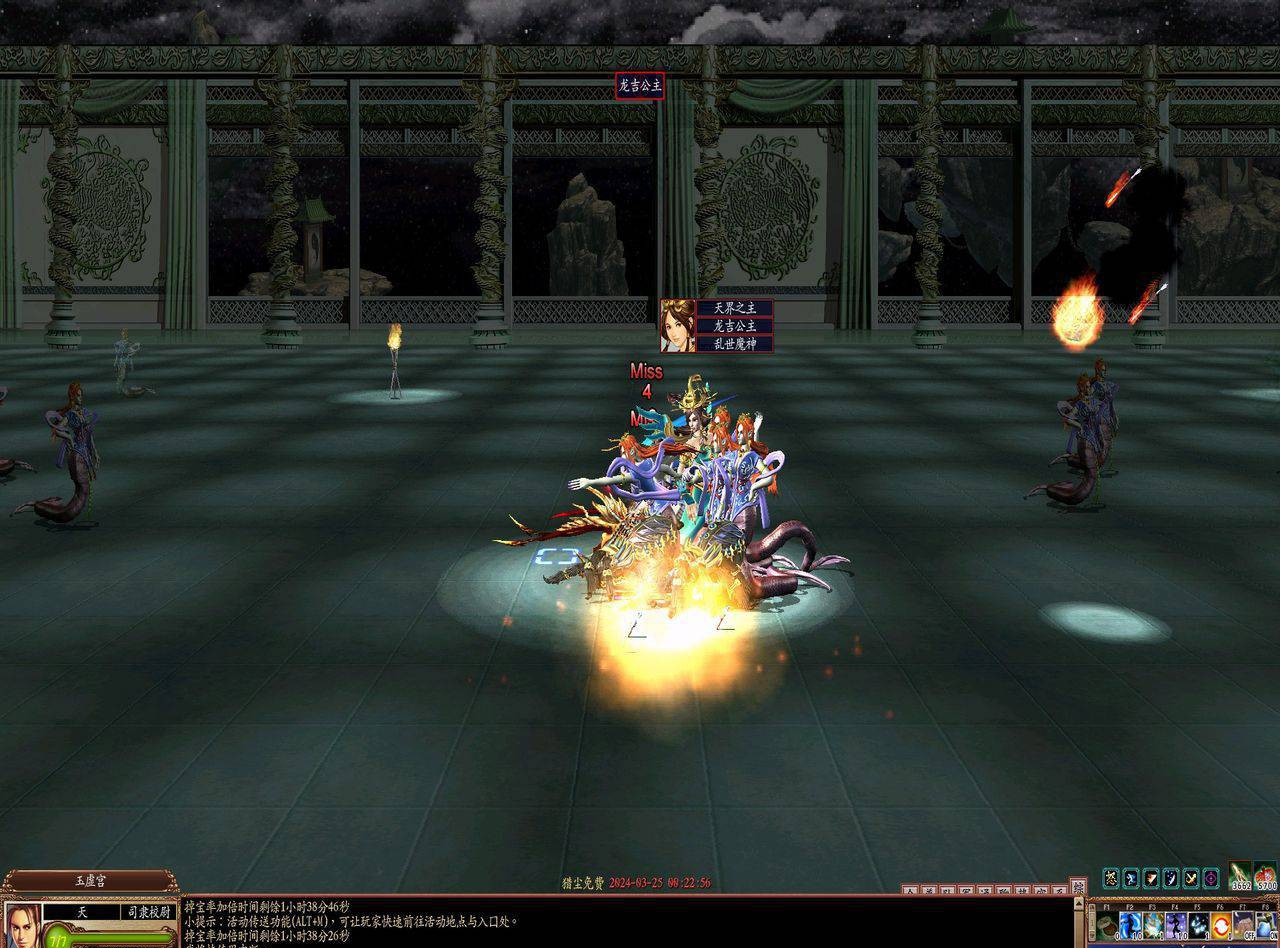Select the purple crosshair target icon
1280x948 pixels.
(1211, 878)
